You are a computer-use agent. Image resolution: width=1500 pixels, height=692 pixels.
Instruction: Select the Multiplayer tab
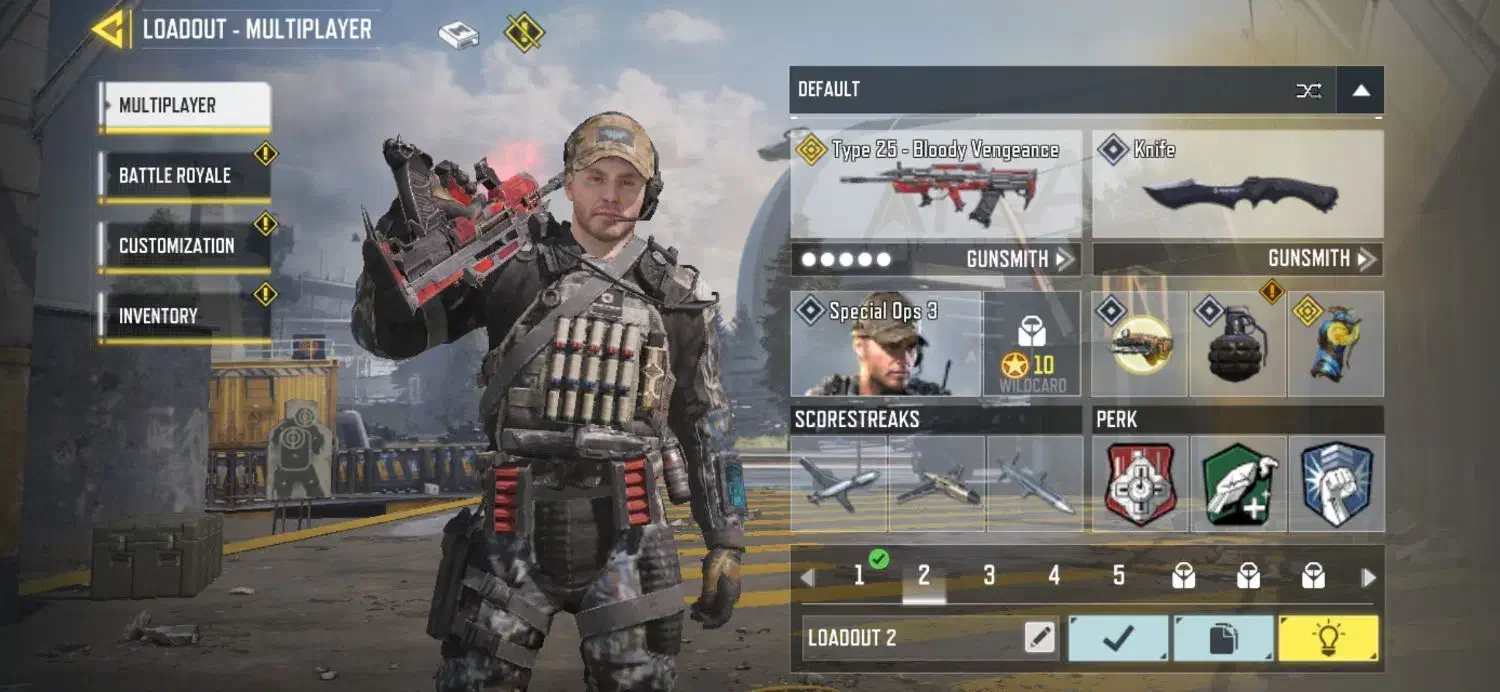pos(184,106)
